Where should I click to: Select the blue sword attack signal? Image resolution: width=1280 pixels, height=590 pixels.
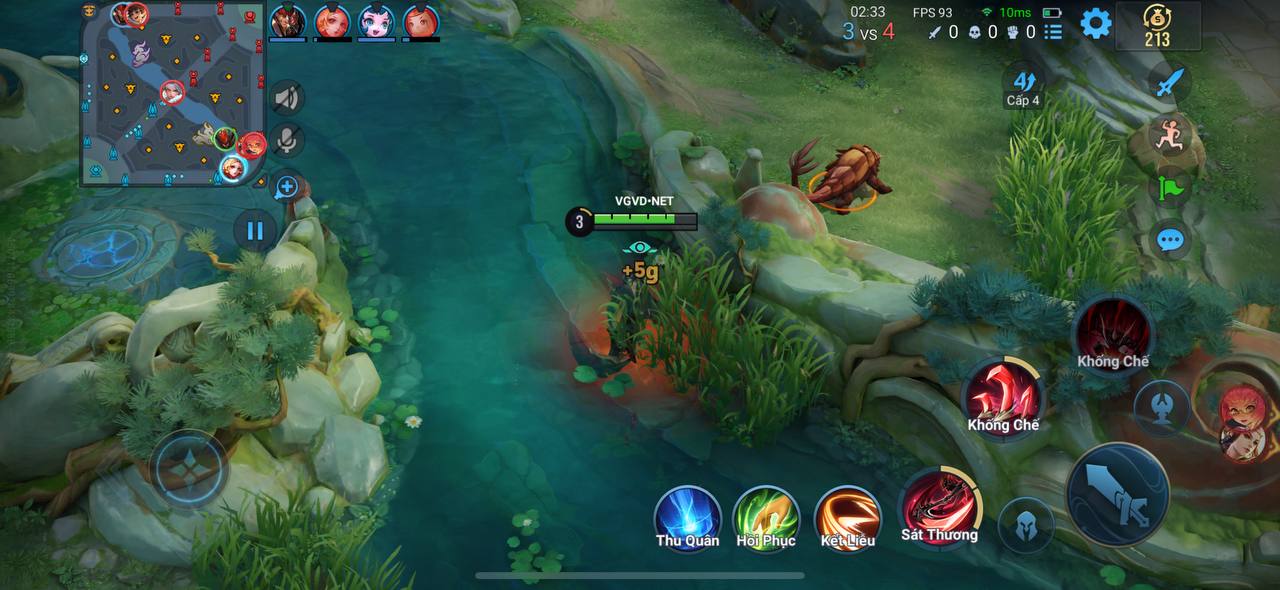tap(1168, 83)
